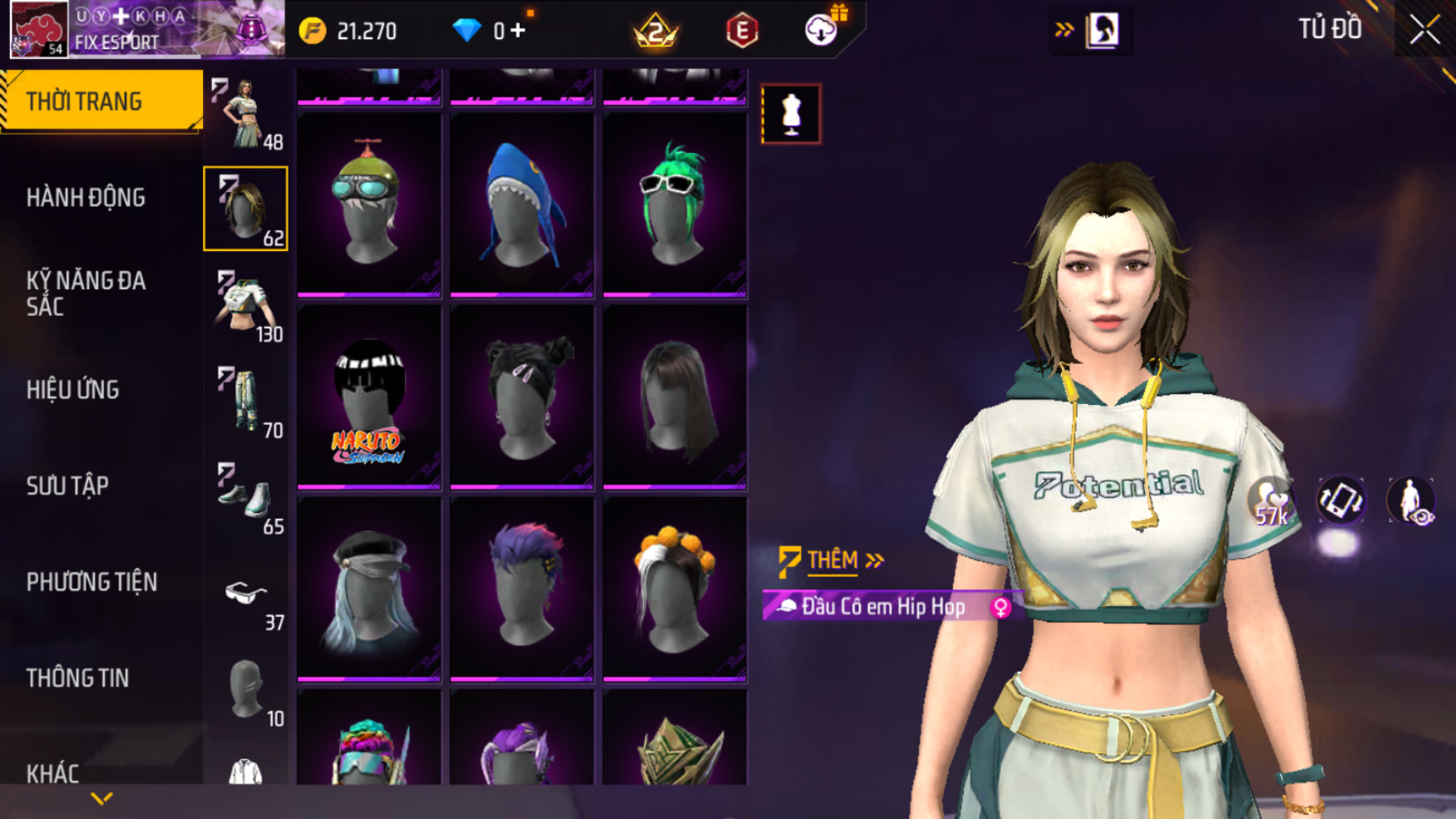Pick the green hair with sunglasses
The image size is (1456, 819).
tap(674, 205)
